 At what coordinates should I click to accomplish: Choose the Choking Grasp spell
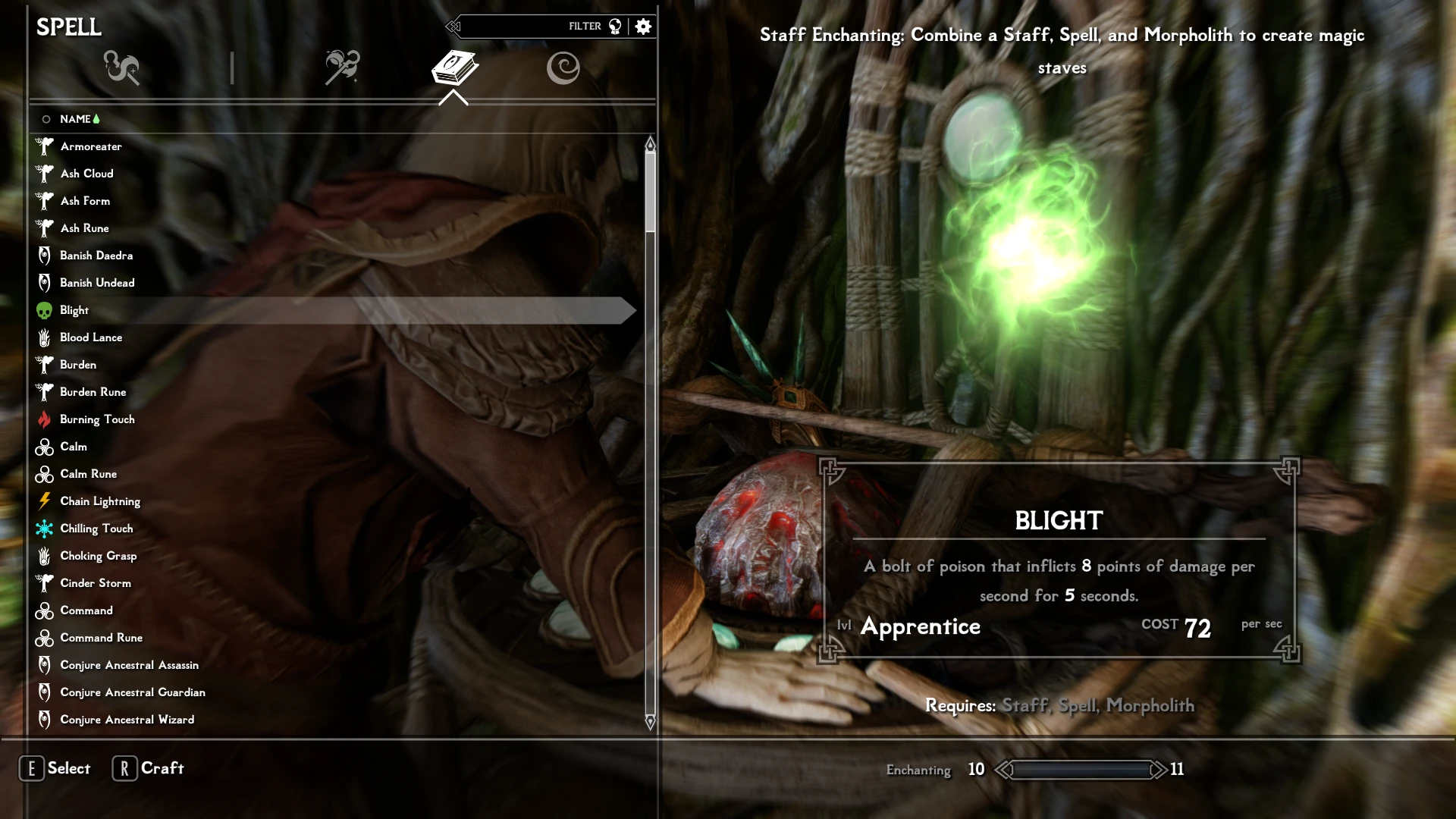(99, 556)
